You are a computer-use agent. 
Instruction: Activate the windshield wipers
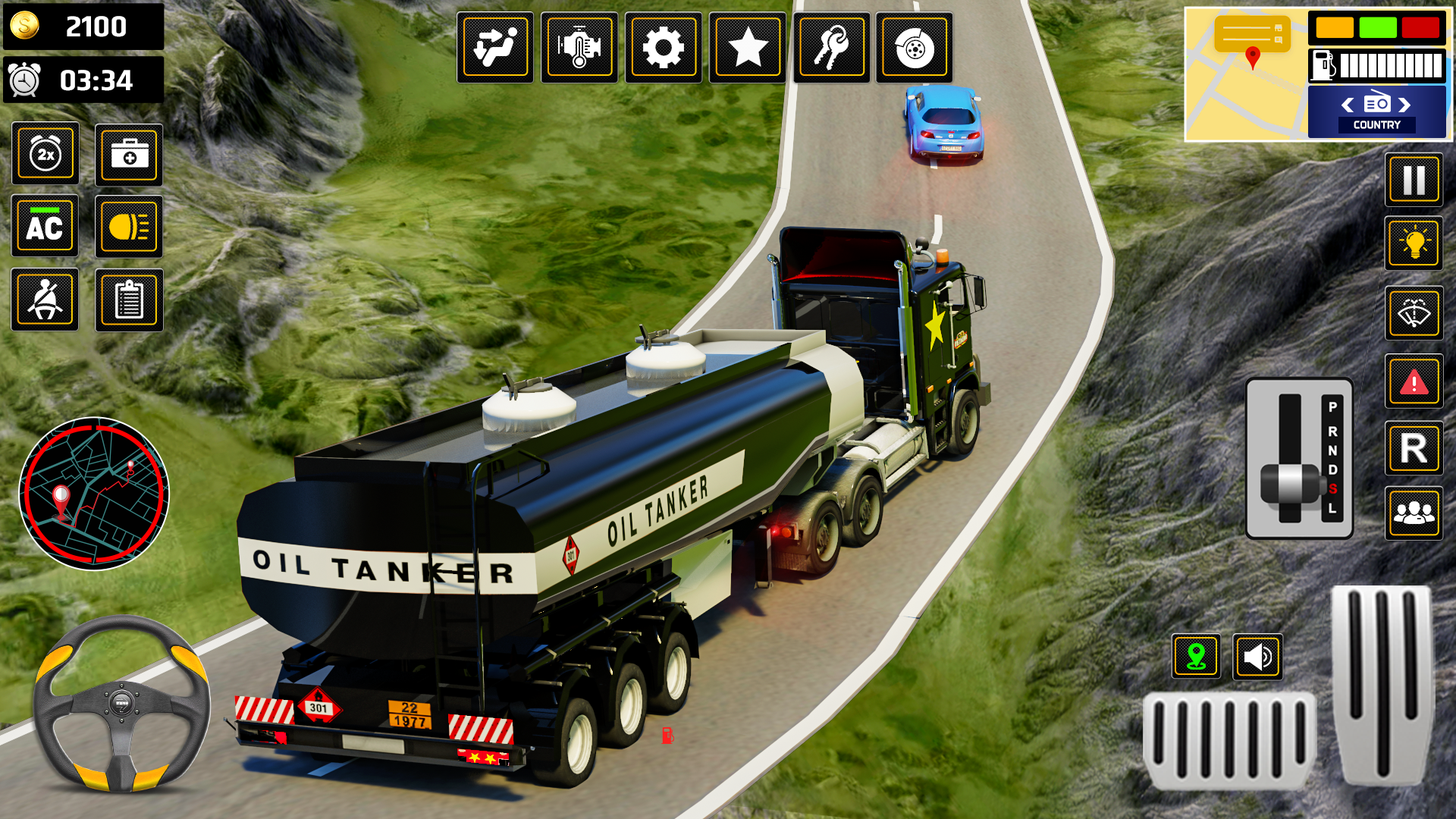pyautogui.click(x=1414, y=312)
